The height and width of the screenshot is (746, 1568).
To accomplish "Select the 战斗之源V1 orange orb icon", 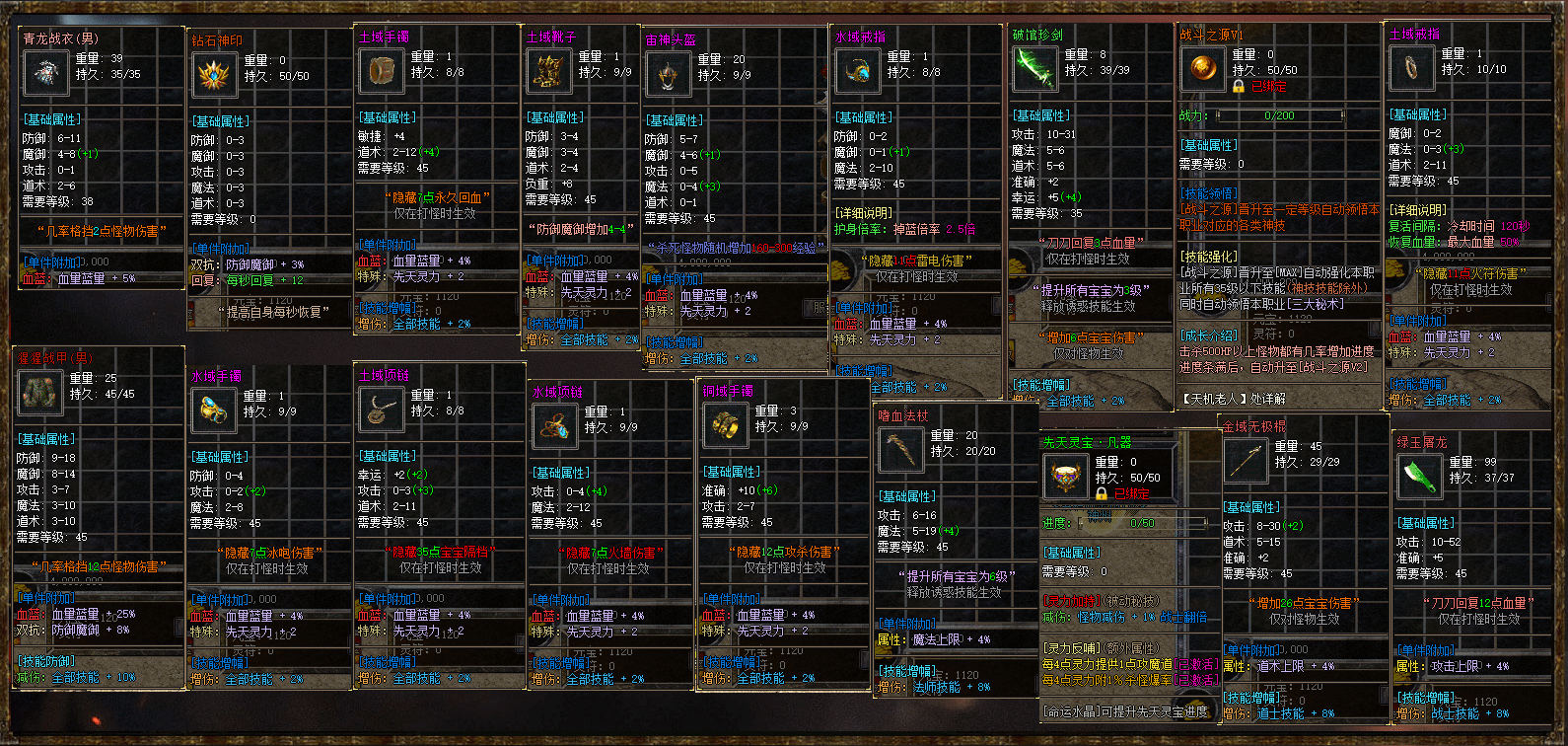I will click(1202, 69).
